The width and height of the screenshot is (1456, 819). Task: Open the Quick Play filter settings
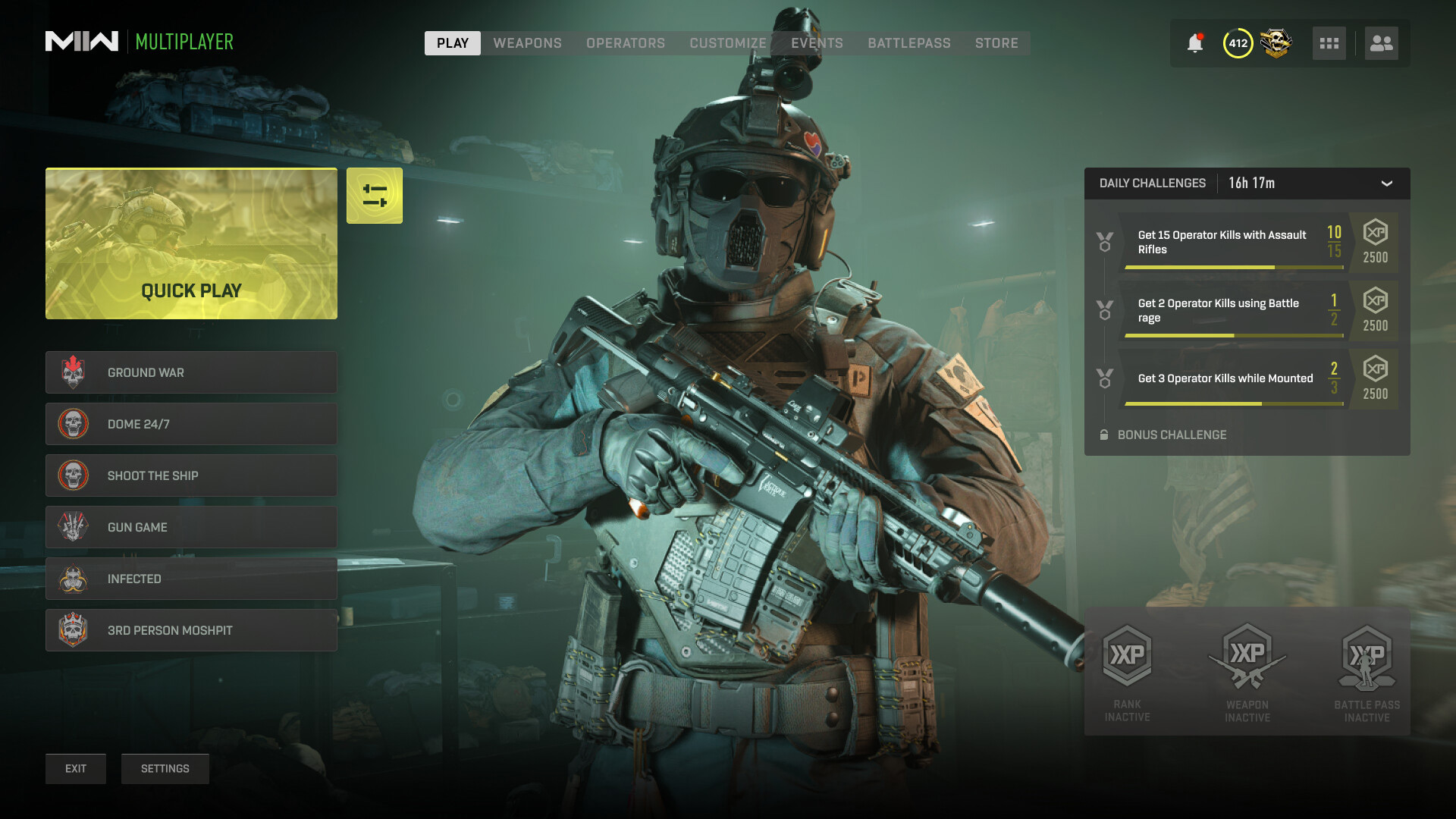(375, 196)
